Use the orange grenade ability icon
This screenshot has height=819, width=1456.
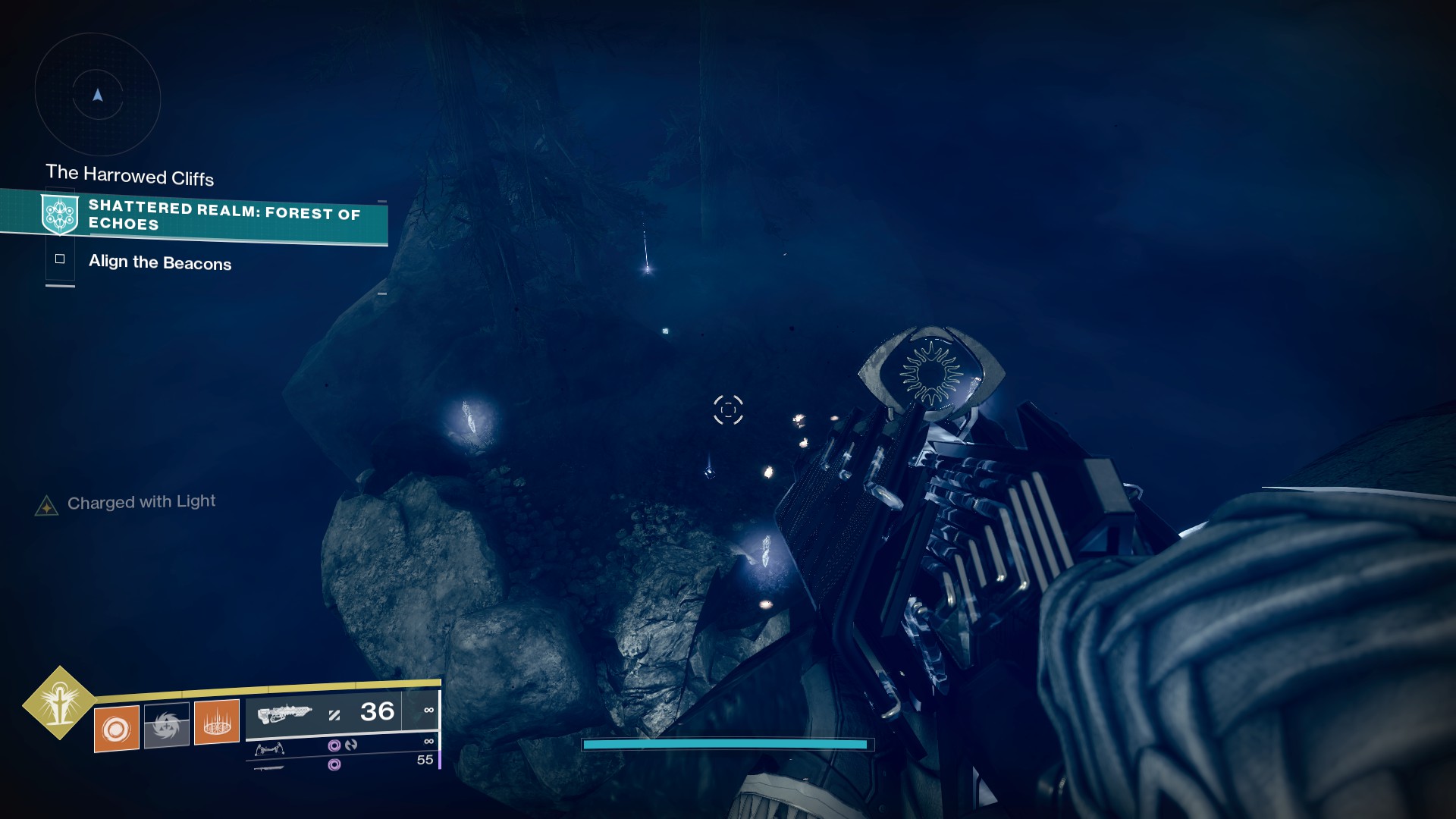[x=116, y=729]
